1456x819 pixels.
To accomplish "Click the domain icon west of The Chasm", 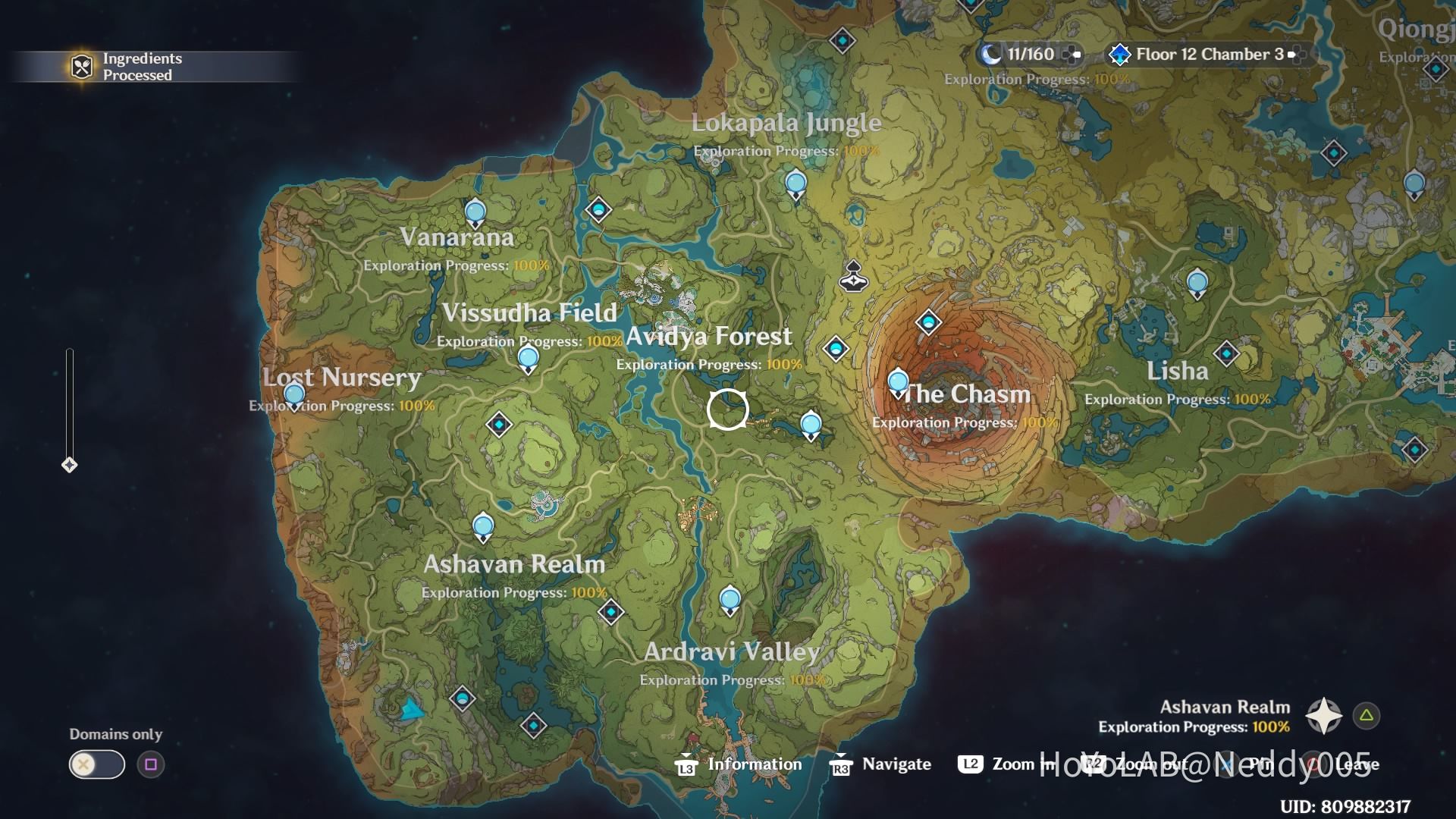I will (x=836, y=348).
